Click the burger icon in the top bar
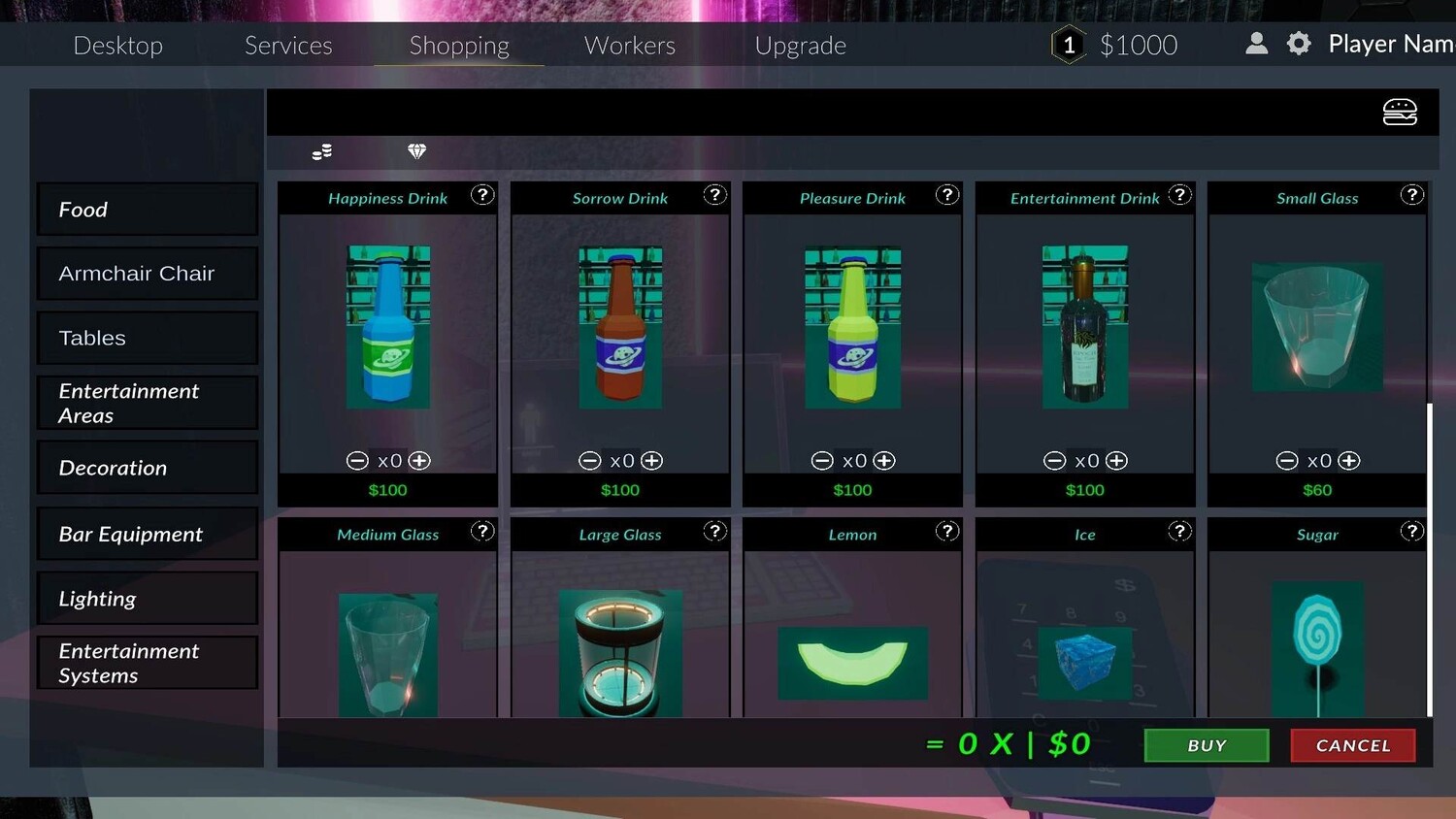The height and width of the screenshot is (819, 1456). [x=1400, y=113]
